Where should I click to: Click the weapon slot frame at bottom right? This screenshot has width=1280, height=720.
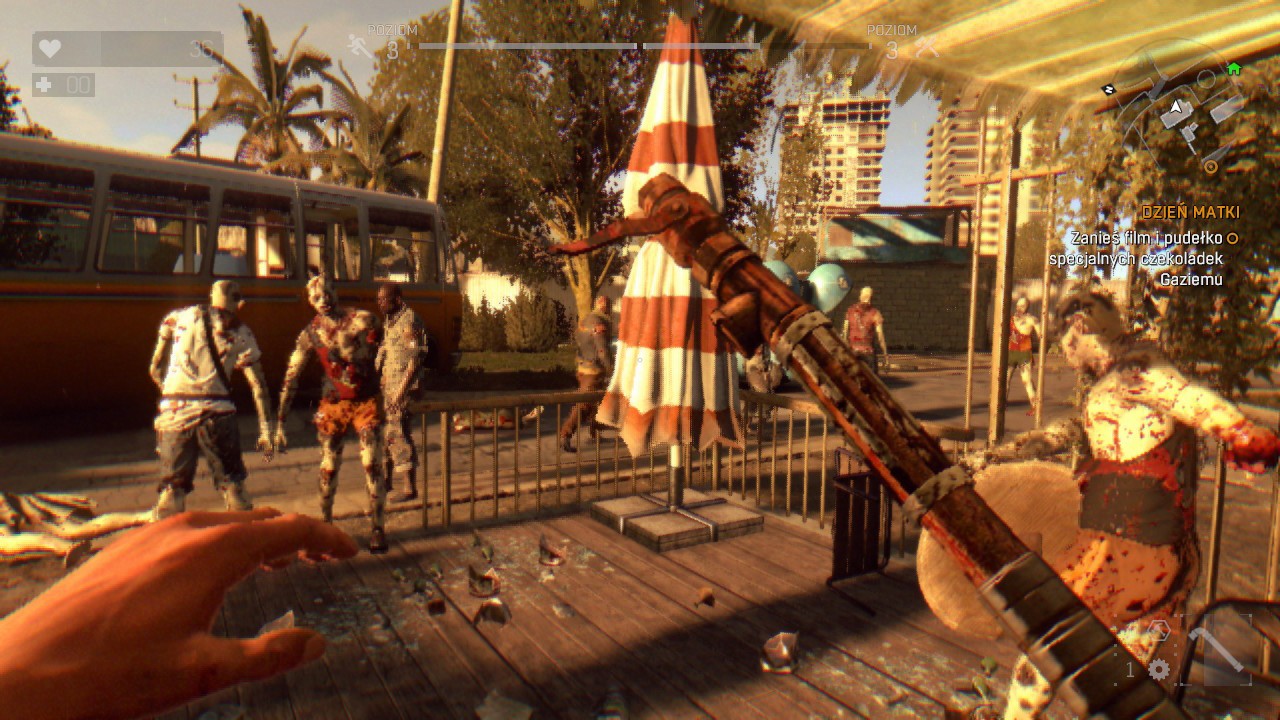[1216, 650]
